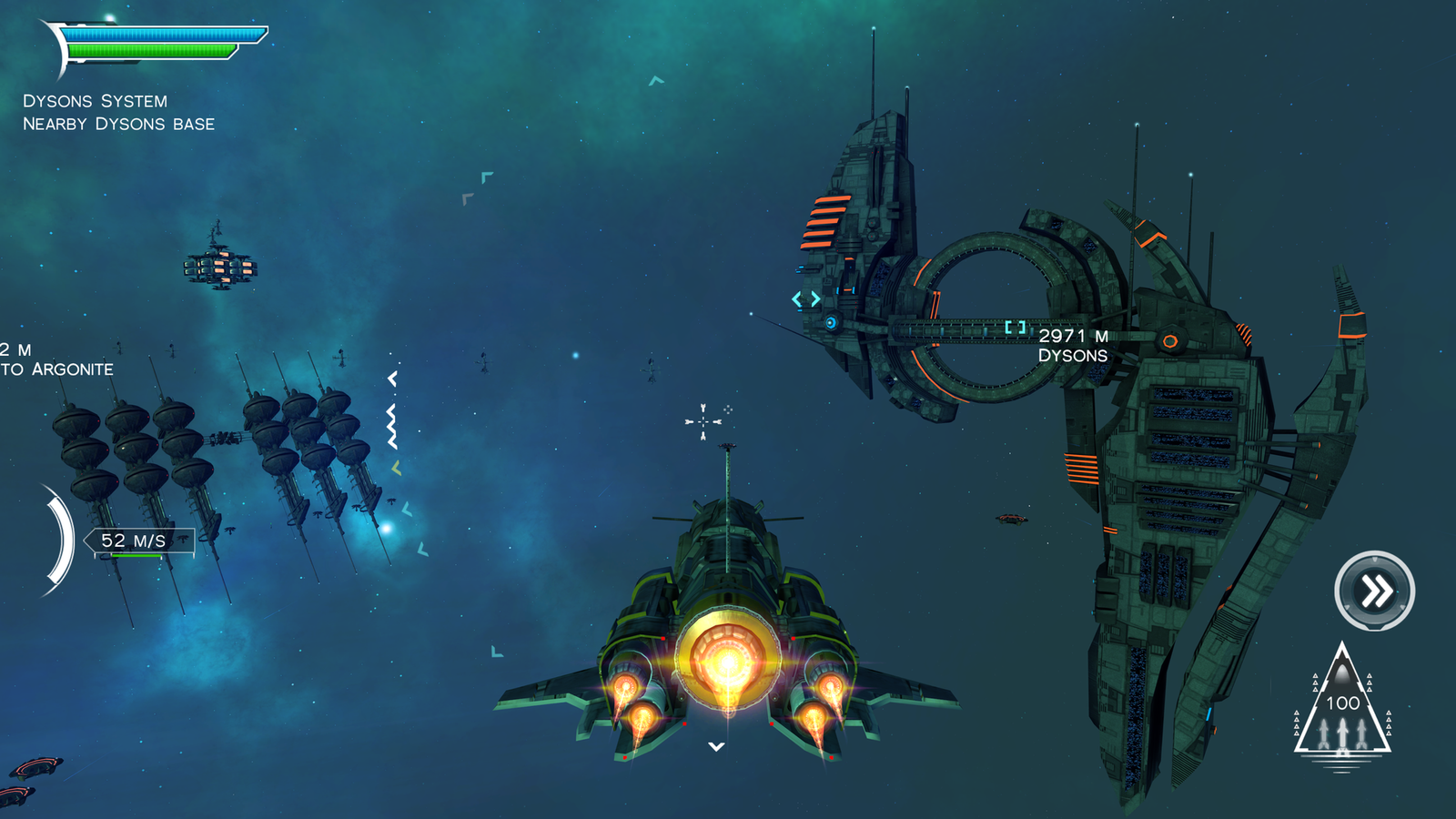Select the Dysons base target marker

tap(1016, 328)
